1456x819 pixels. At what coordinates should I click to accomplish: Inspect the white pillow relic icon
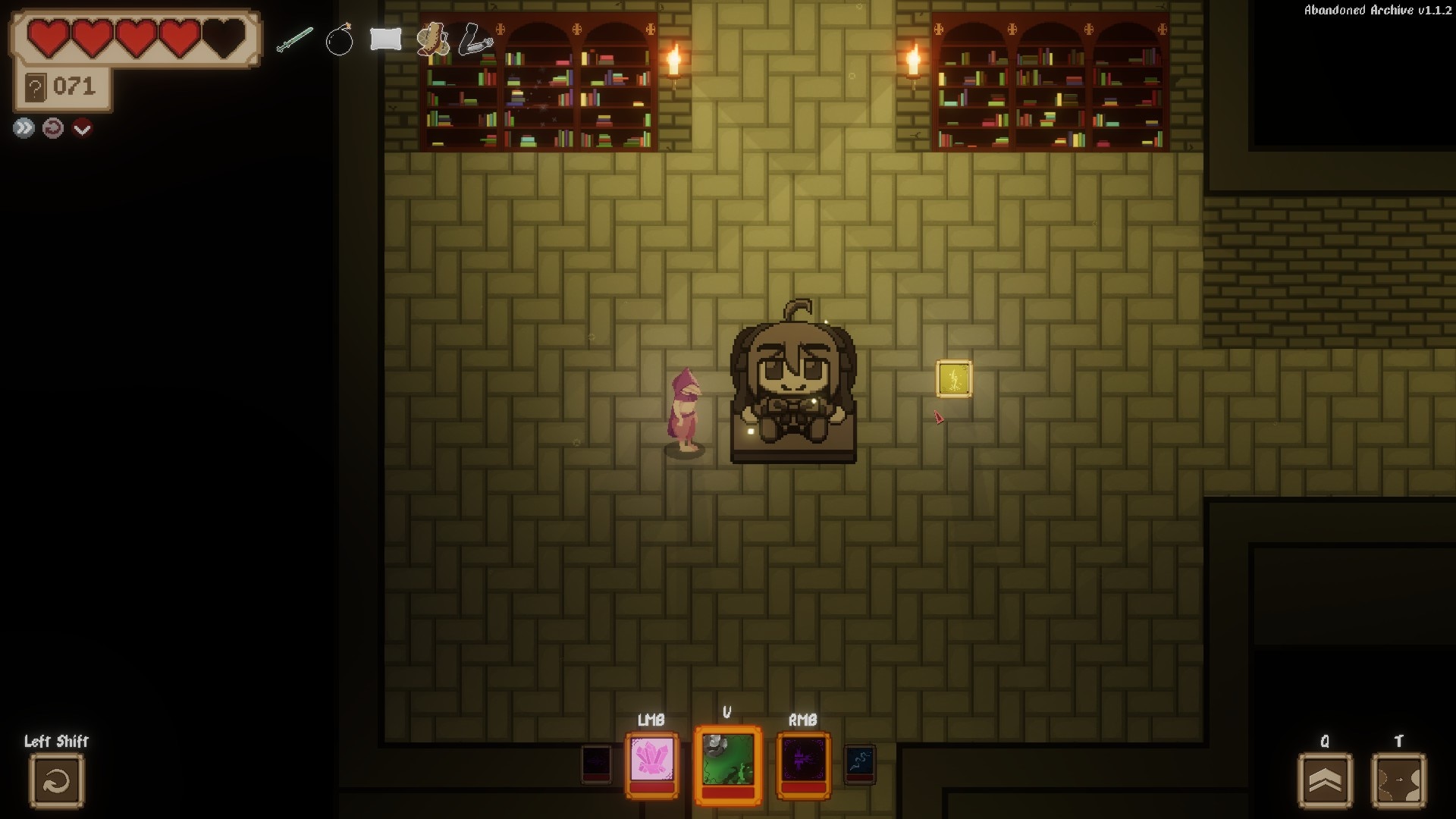[x=385, y=39]
